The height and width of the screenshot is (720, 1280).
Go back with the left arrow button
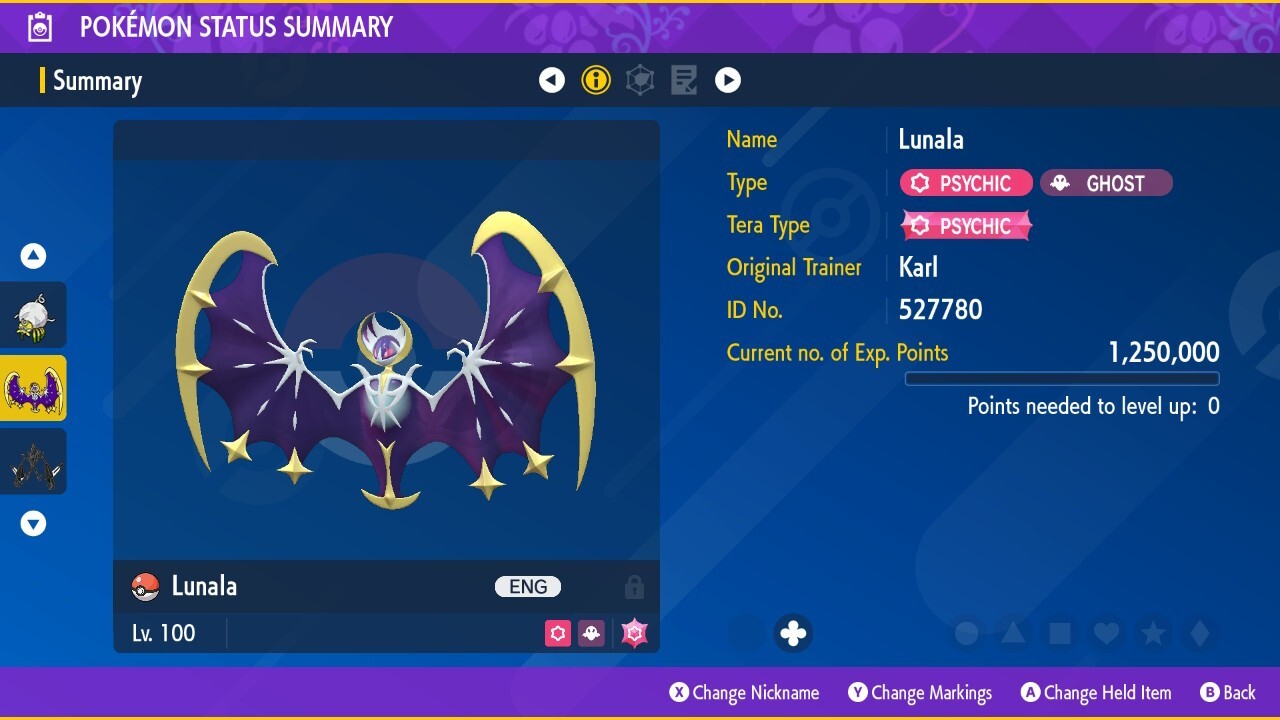coord(552,80)
